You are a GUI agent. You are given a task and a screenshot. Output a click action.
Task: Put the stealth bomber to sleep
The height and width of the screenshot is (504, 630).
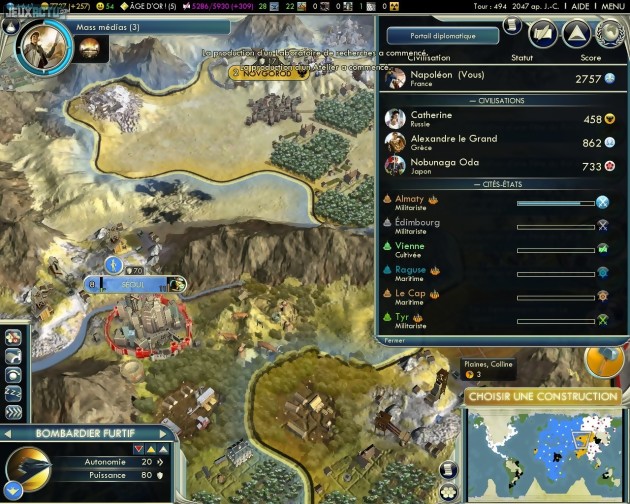point(14,393)
